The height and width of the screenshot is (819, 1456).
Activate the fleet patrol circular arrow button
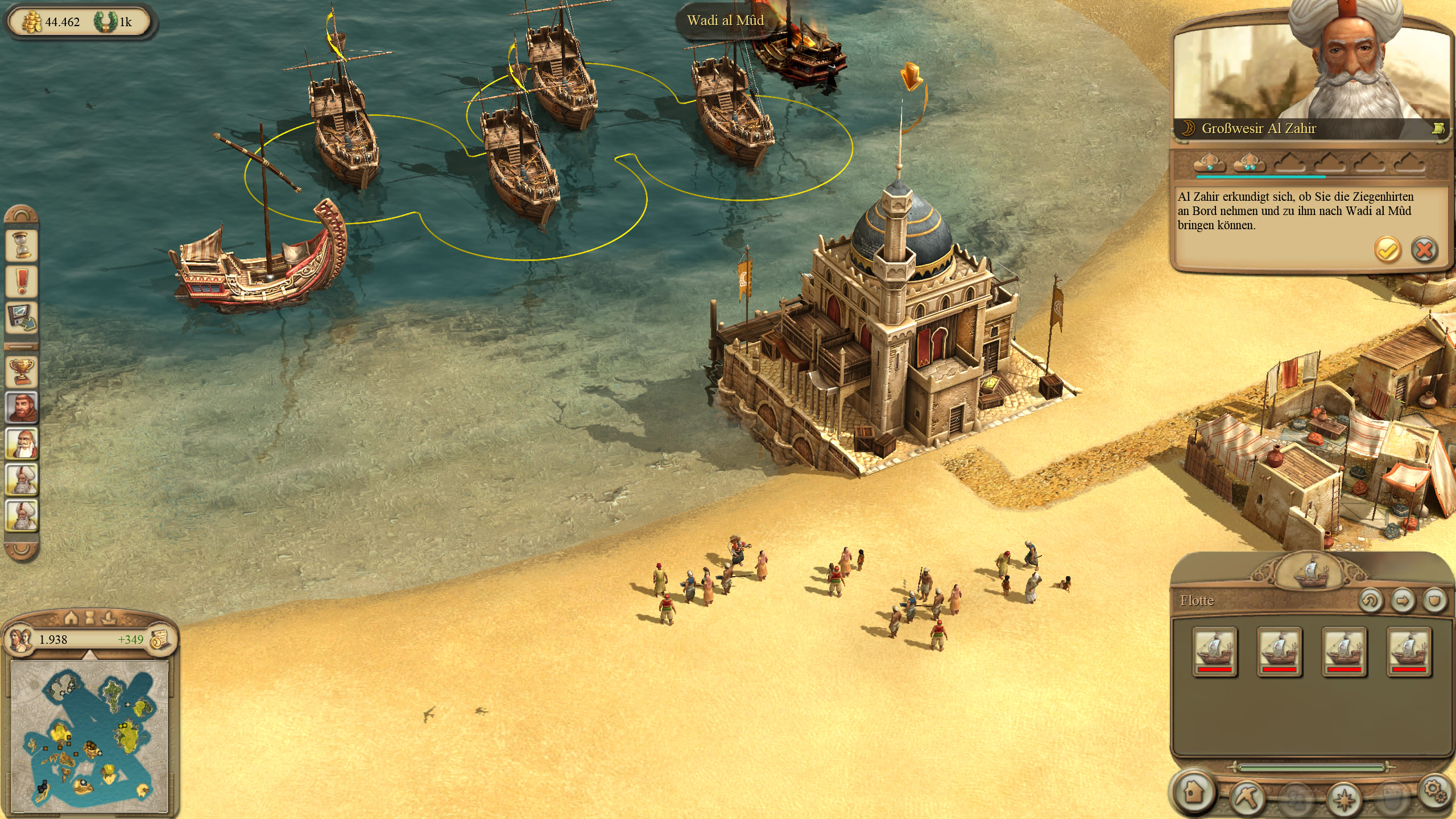tap(1370, 601)
